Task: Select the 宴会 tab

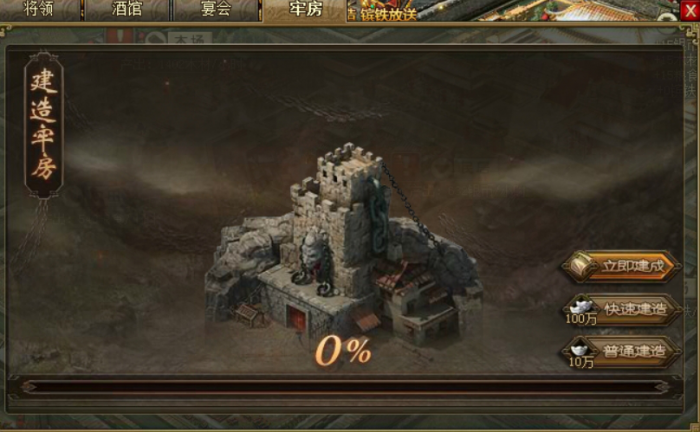Action: 215,10
